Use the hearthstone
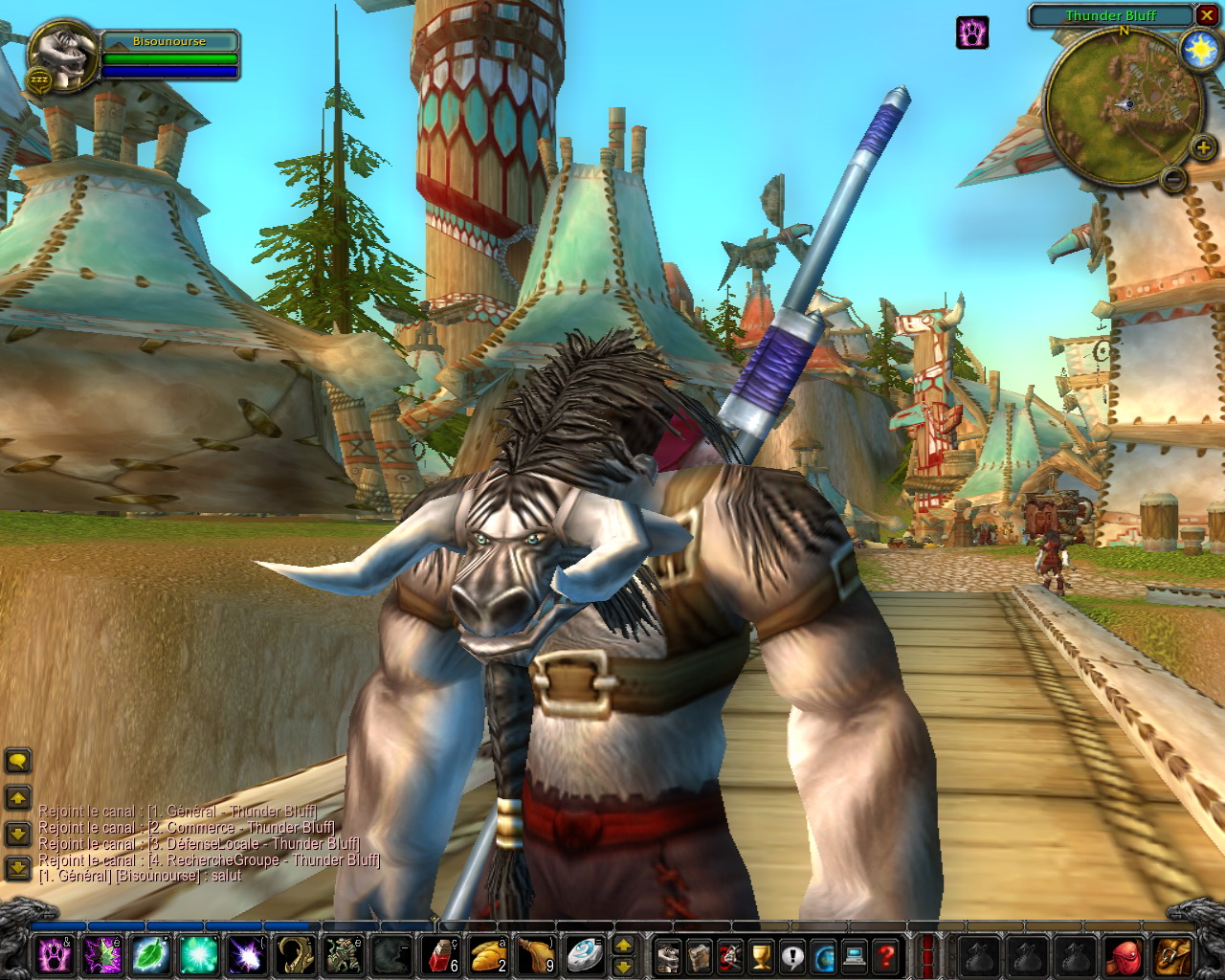 [x=583, y=955]
